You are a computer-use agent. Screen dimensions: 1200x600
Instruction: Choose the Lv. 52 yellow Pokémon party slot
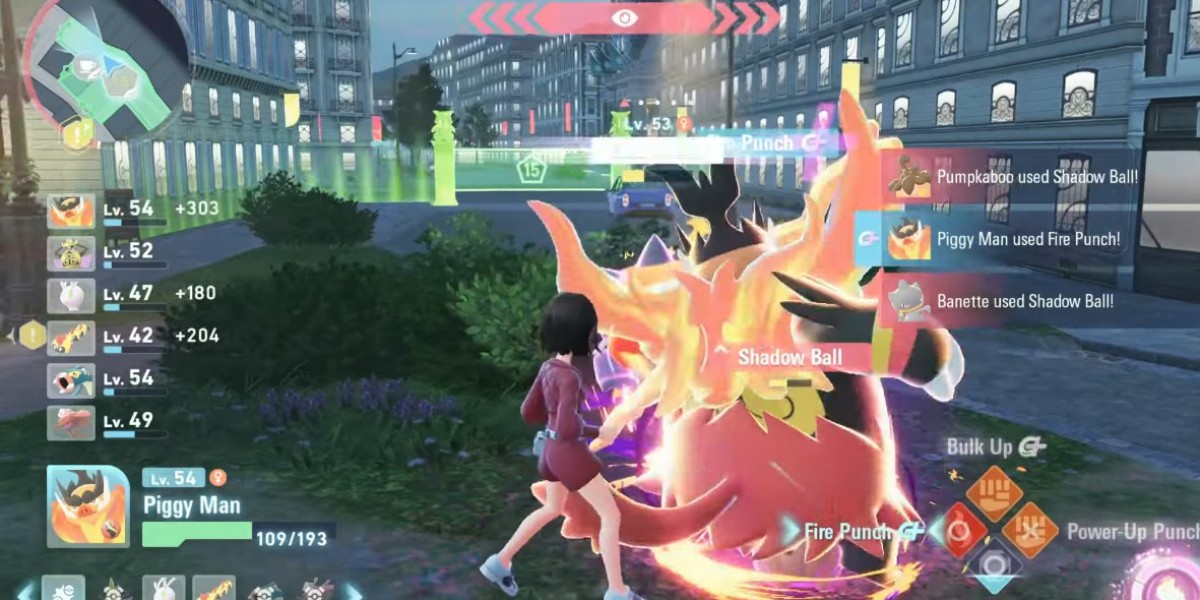(71, 254)
